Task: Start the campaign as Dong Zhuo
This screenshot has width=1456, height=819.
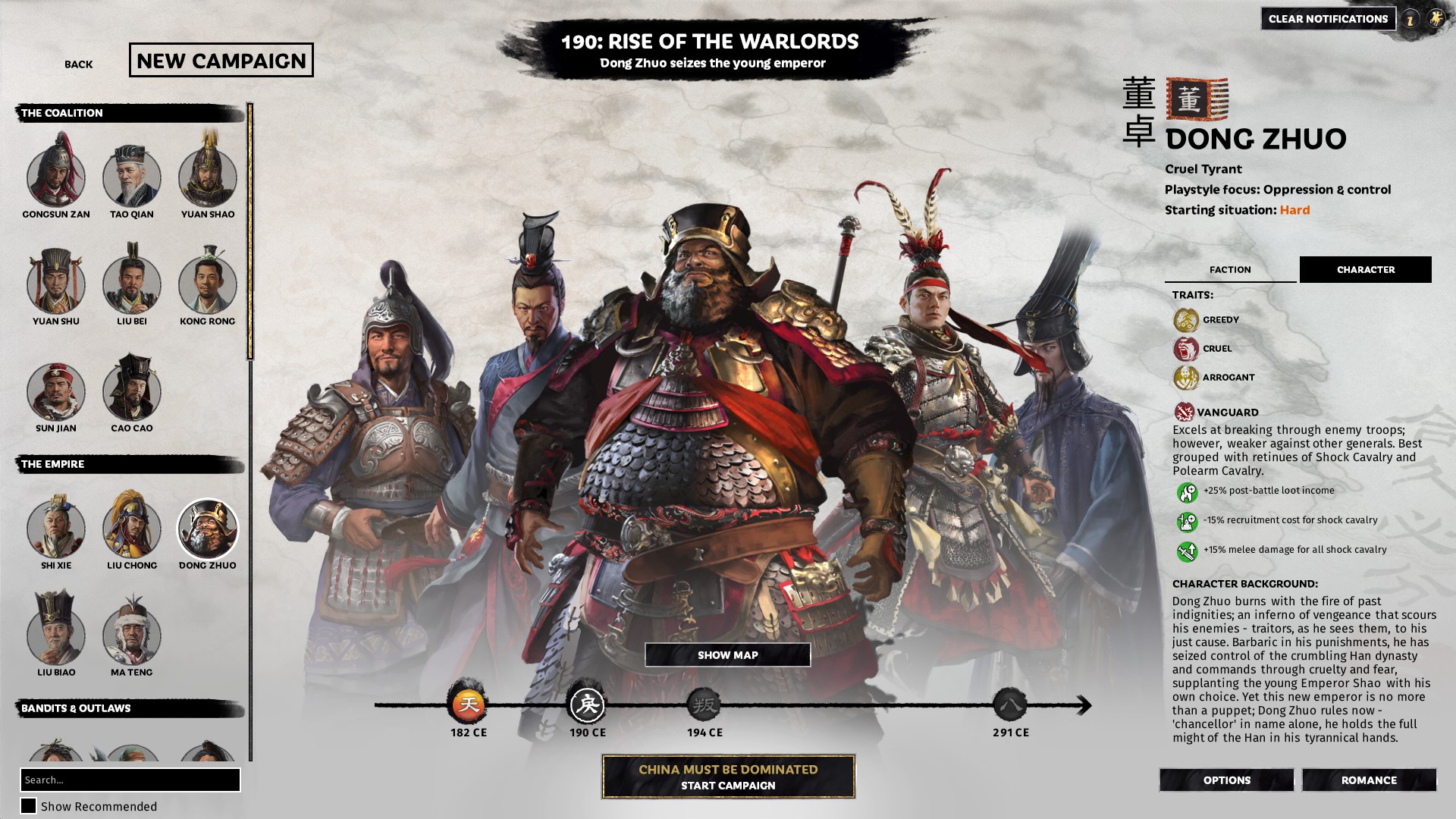Action: pyautogui.click(x=728, y=777)
